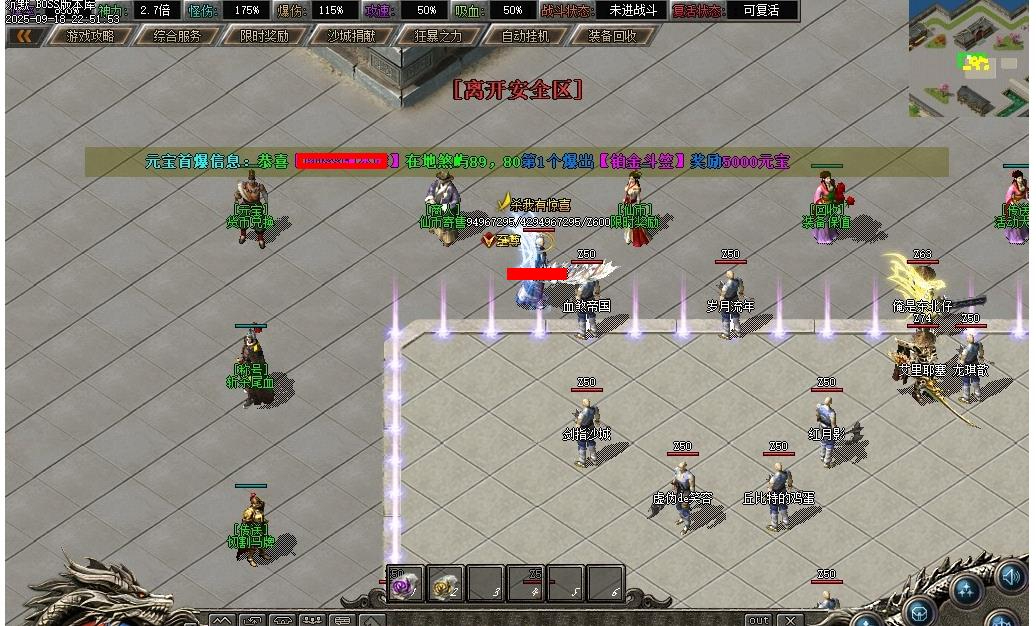Toggle sound with the speaker orb
1036x626 pixels.
[1012, 577]
